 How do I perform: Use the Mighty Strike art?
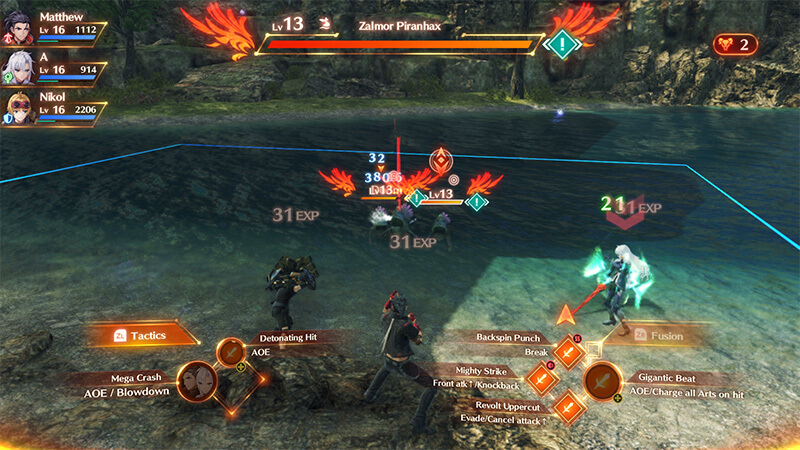coord(541,379)
